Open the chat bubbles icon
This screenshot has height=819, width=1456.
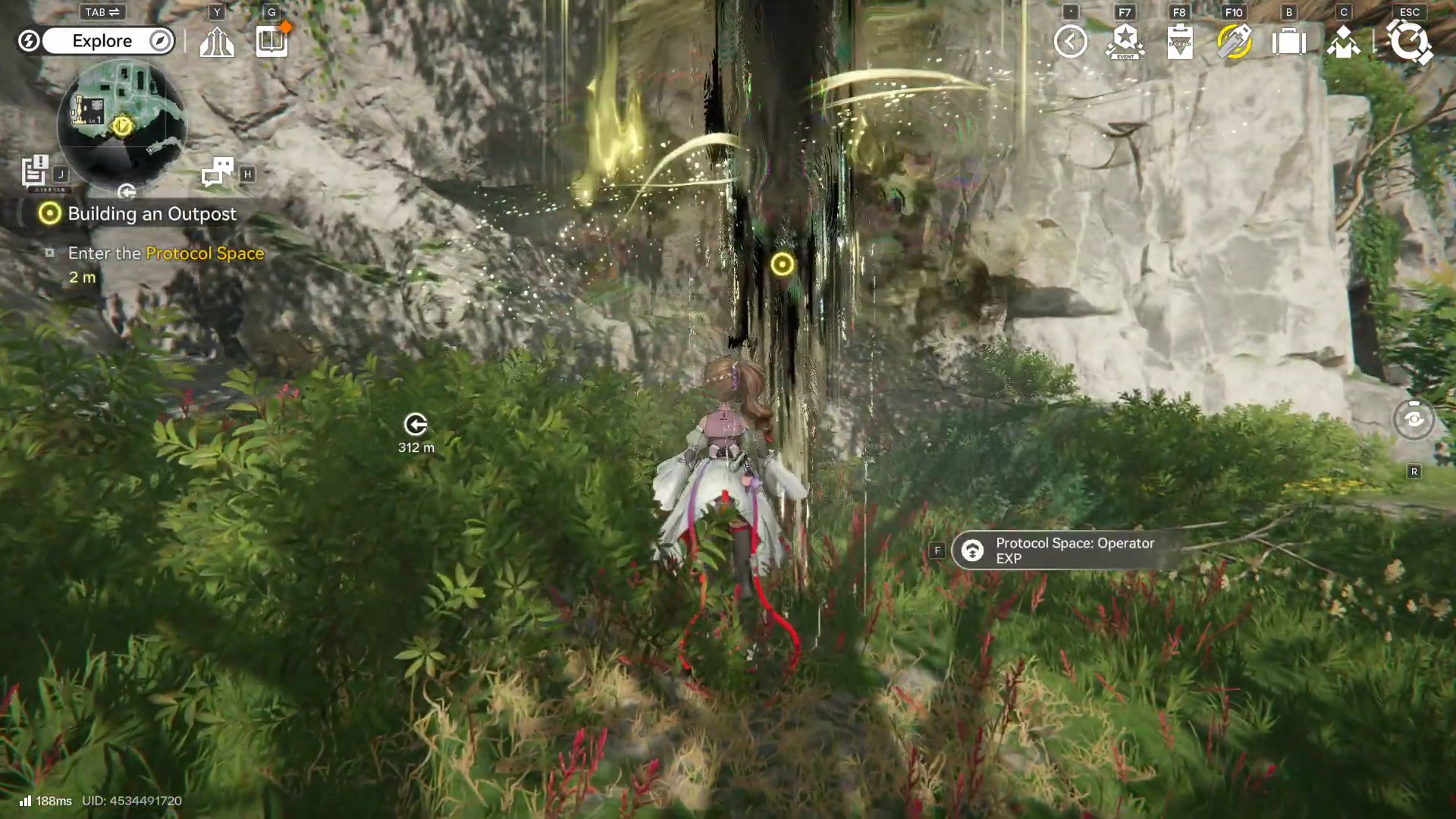218,172
